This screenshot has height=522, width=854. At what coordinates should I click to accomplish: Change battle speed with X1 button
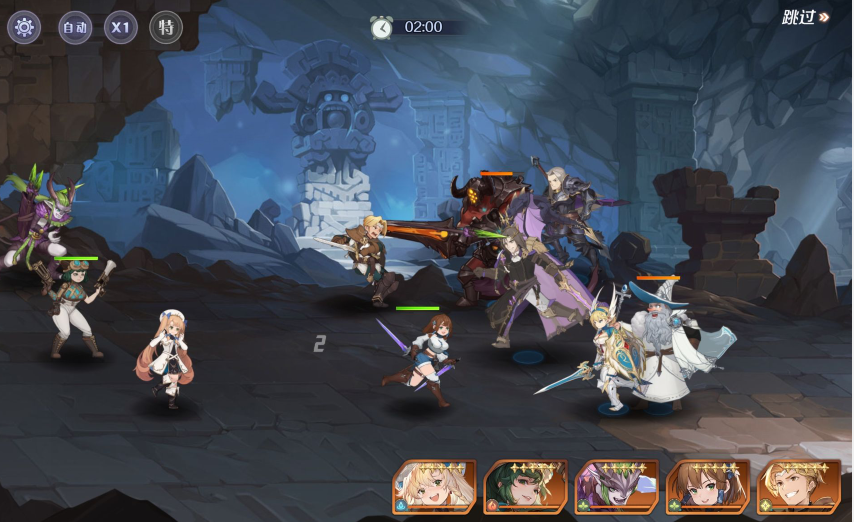[x=121, y=27]
